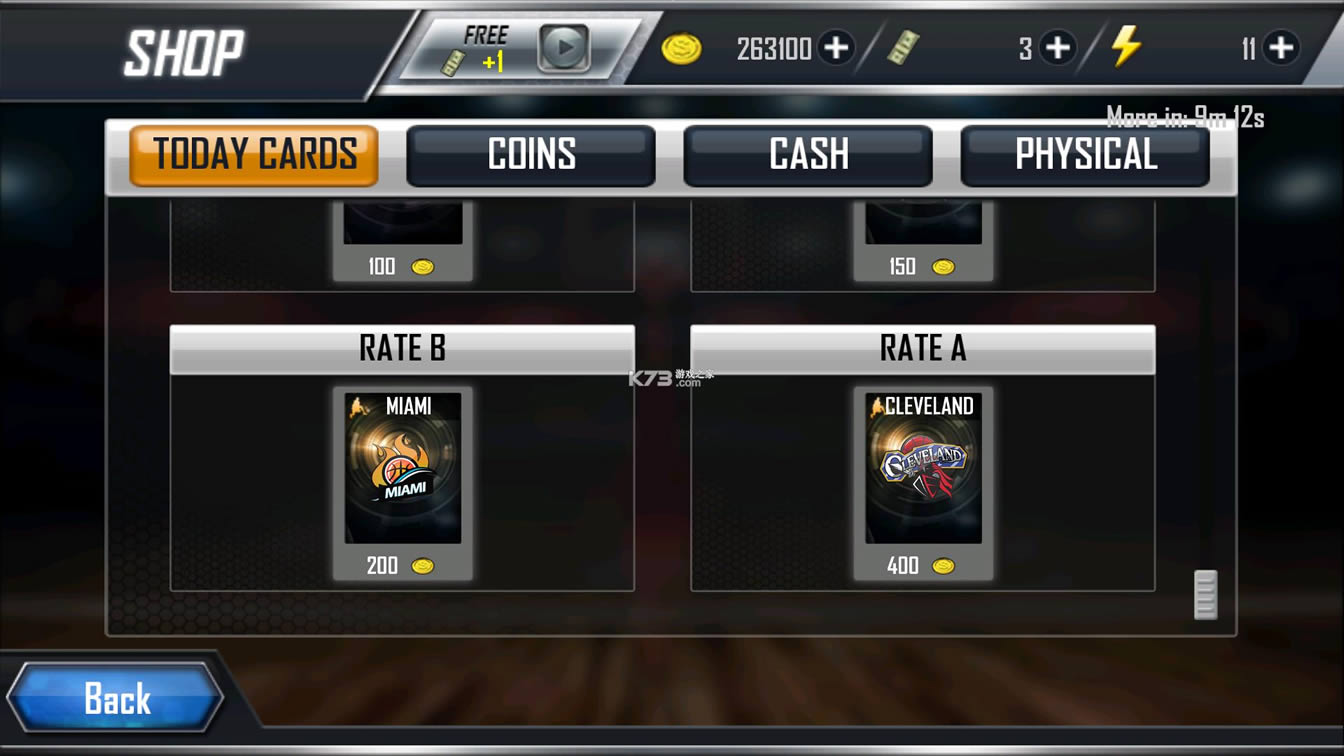Go back with the blue Back button
The height and width of the screenshot is (756, 1344).
116,698
